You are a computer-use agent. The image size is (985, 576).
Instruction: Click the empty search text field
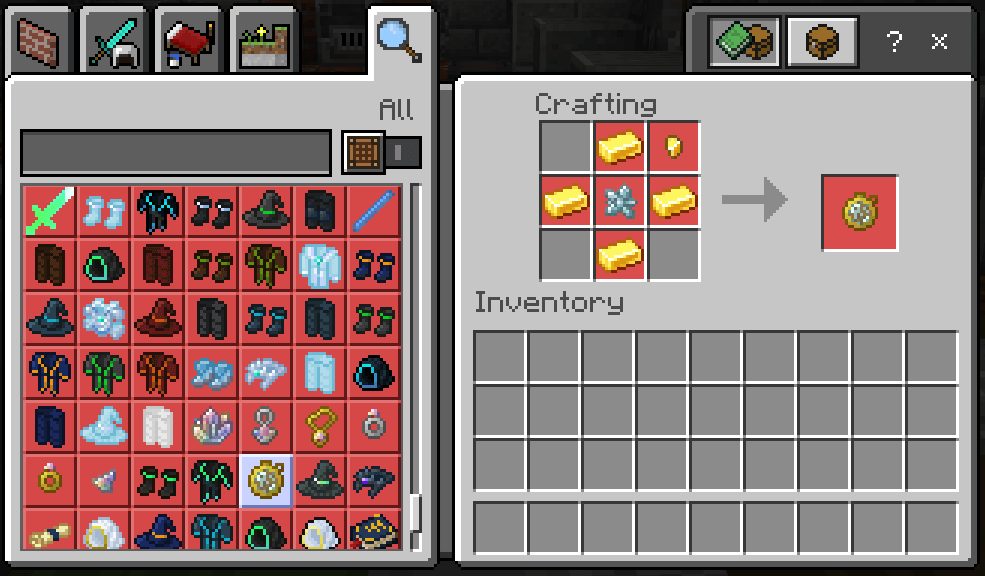[176, 153]
